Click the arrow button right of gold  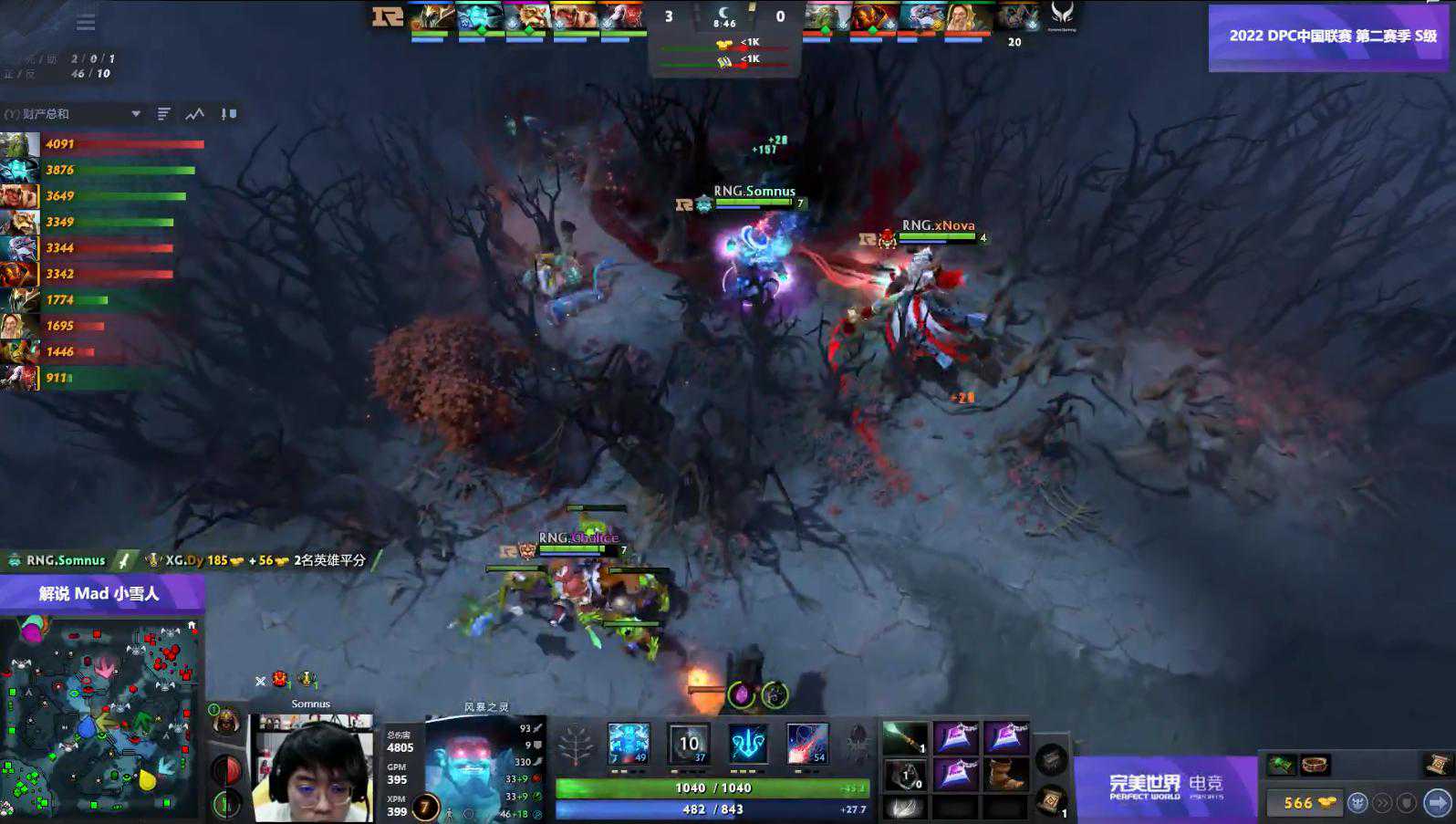point(1437,803)
